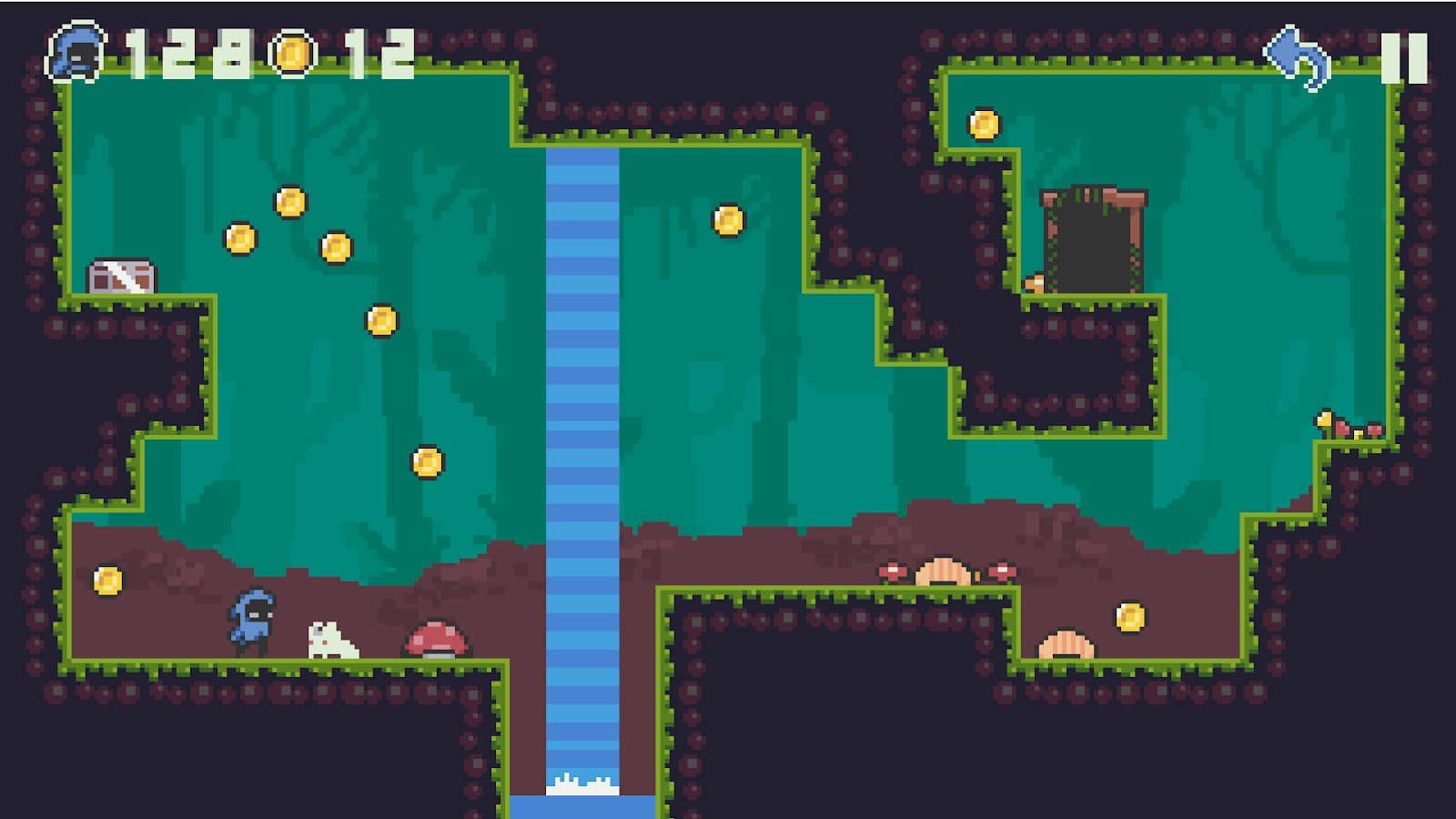
Task: Click the mossy exit door on the right platform
Action: [1091, 241]
